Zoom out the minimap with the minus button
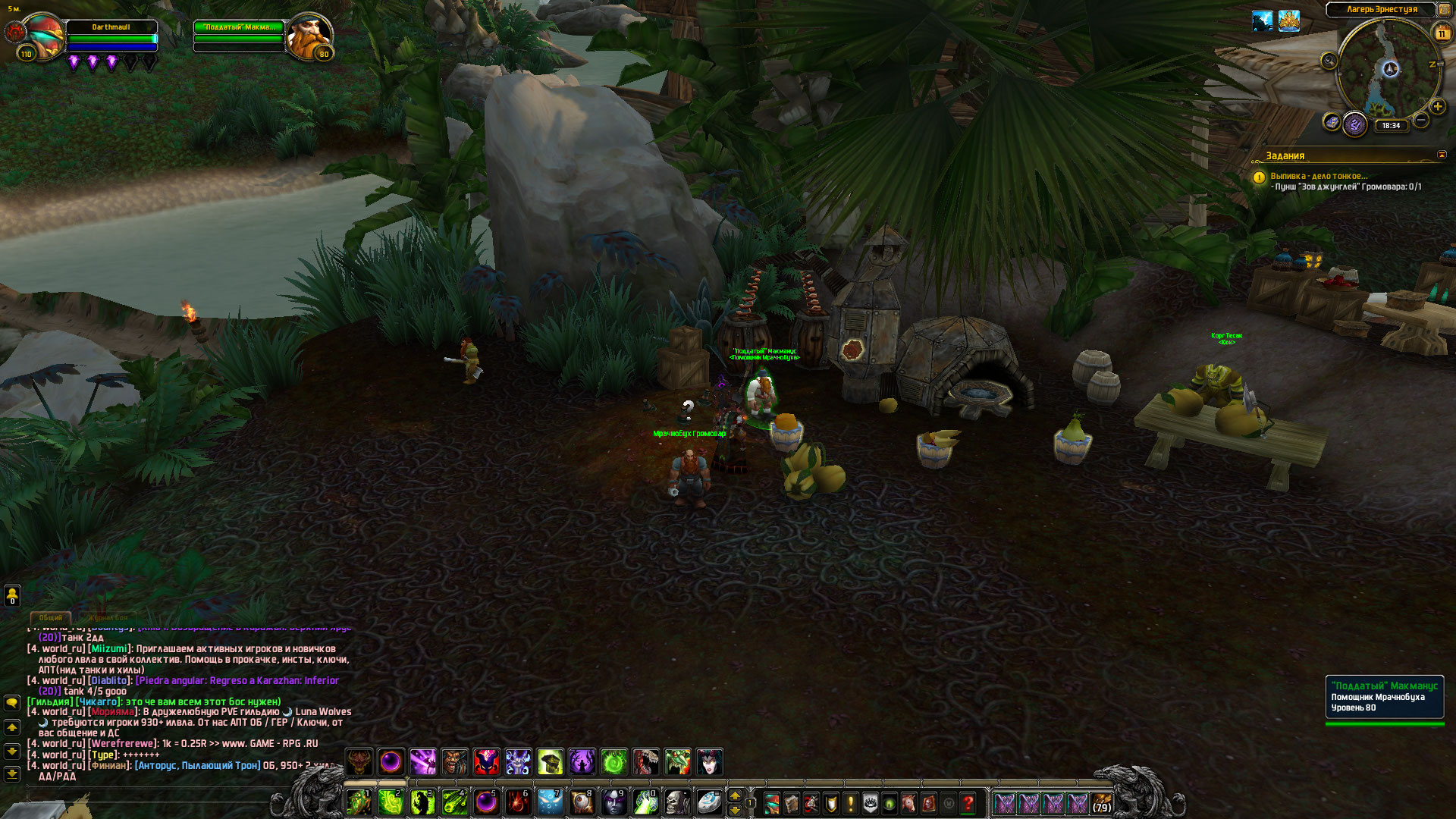This screenshot has height=819, width=1456. [x=1421, y=121]
